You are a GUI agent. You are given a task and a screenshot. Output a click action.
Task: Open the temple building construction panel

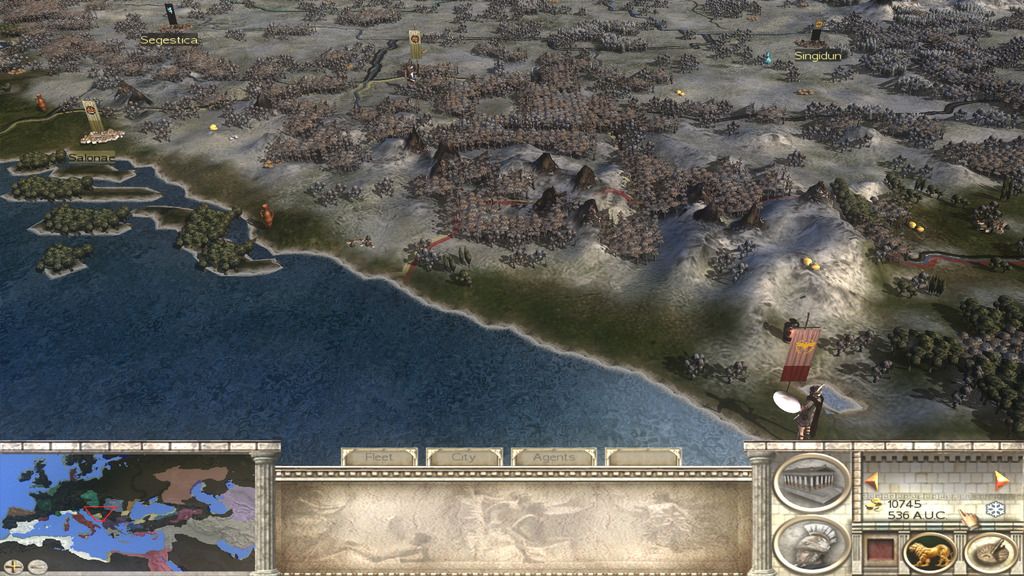coord(811,483)
